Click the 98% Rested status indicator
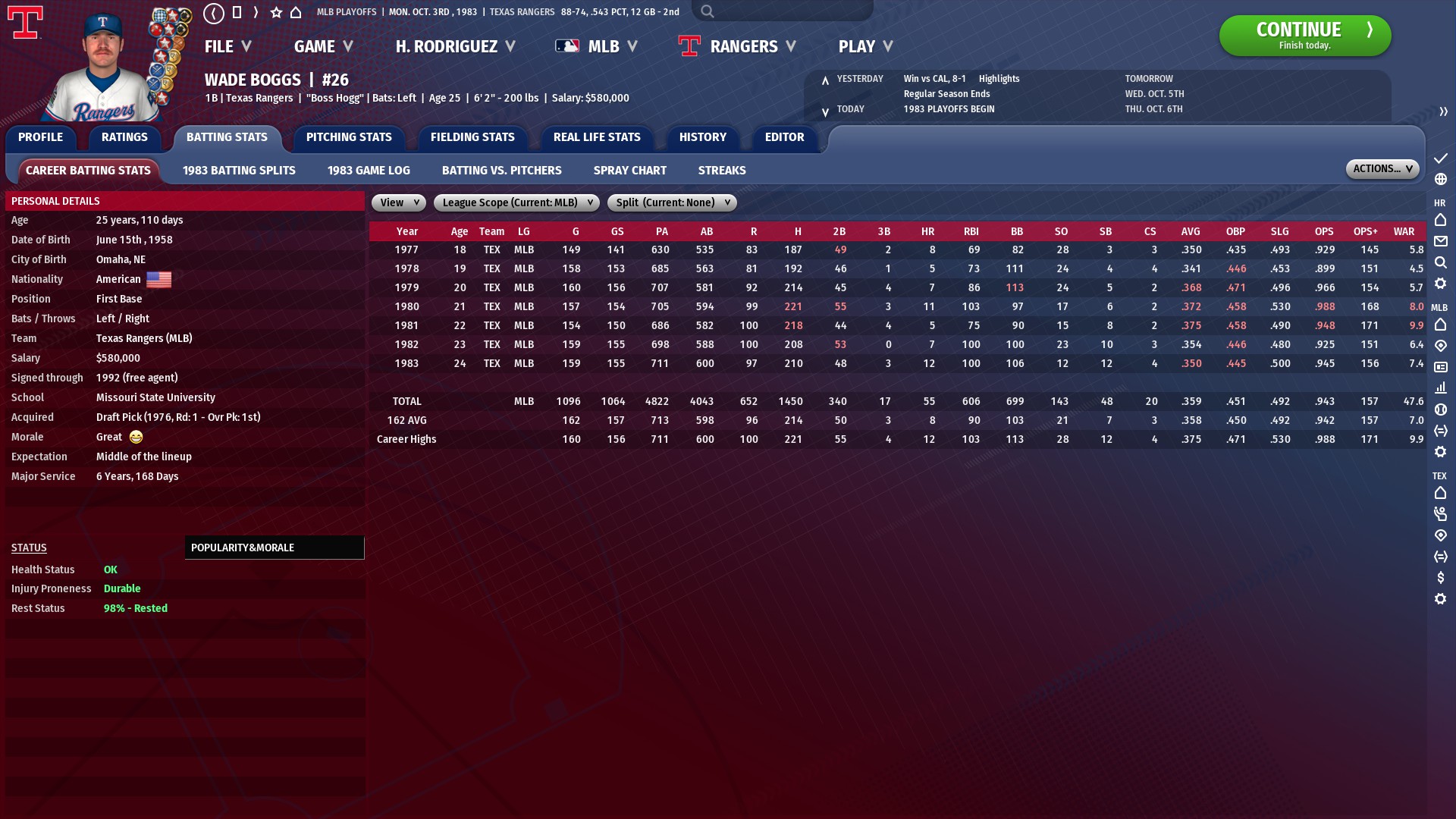 pos(135,607)
